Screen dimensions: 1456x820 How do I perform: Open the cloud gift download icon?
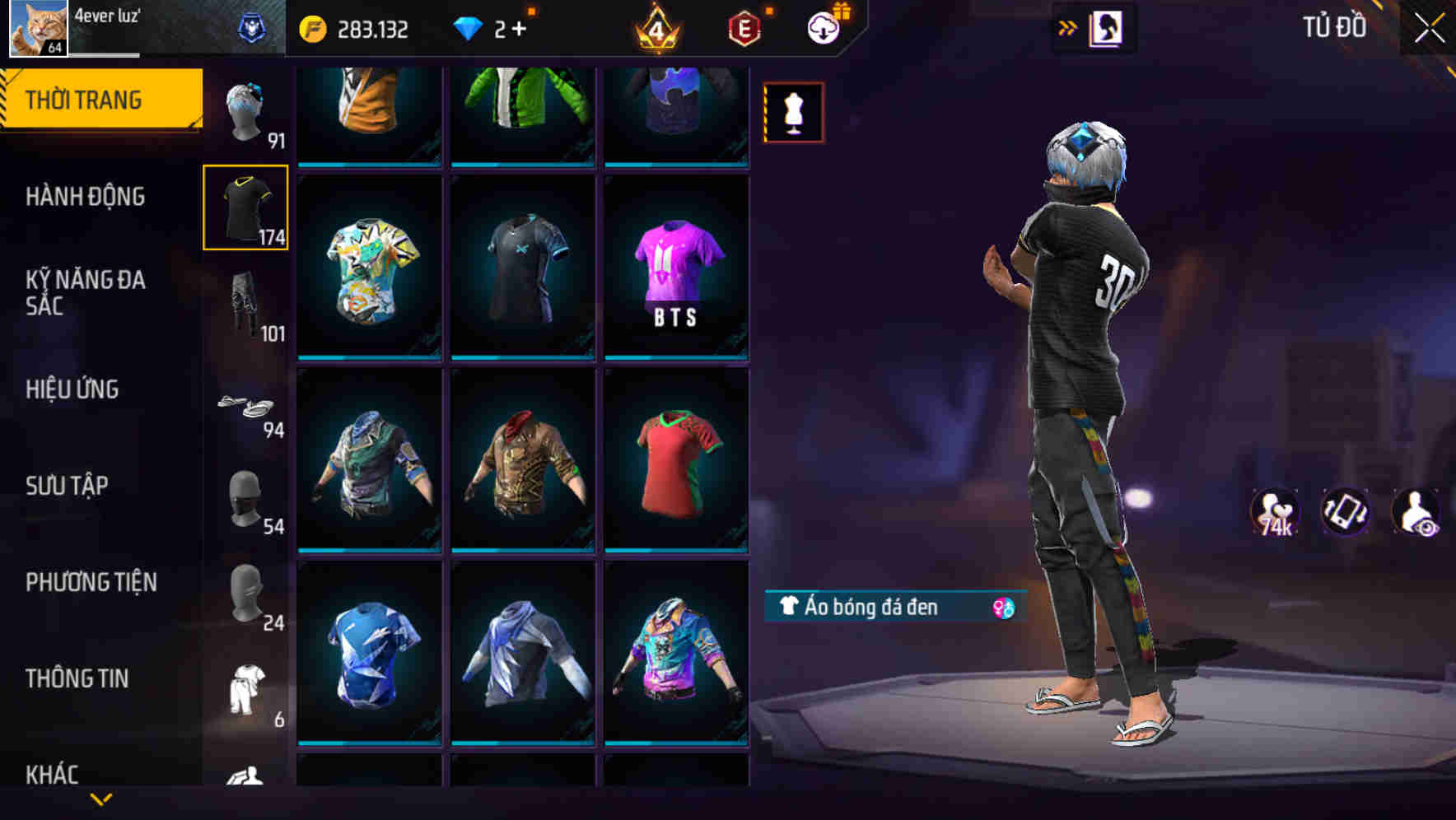click(x=821, y=27)
